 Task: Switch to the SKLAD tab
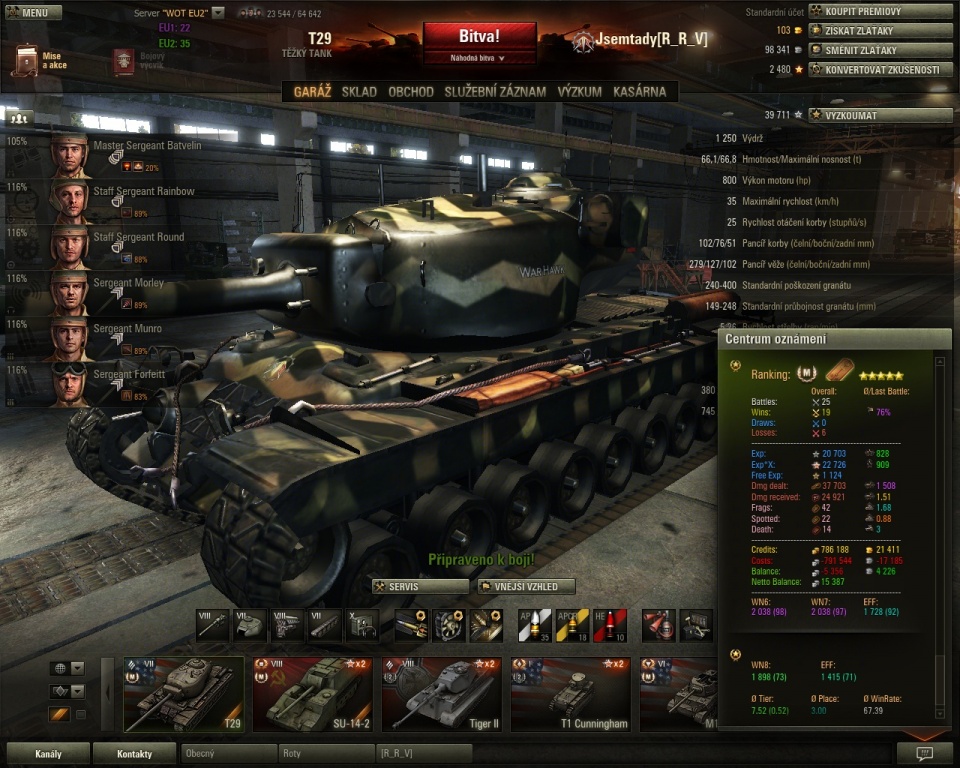[x=359, y=92]
